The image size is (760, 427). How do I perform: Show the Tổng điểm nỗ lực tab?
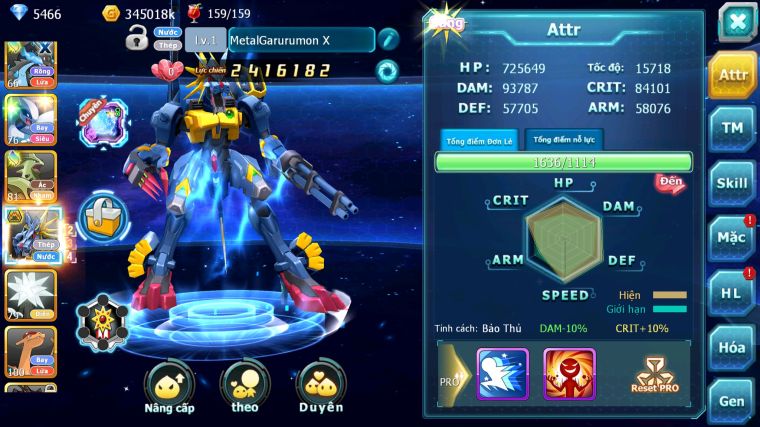tap(567, 140)
